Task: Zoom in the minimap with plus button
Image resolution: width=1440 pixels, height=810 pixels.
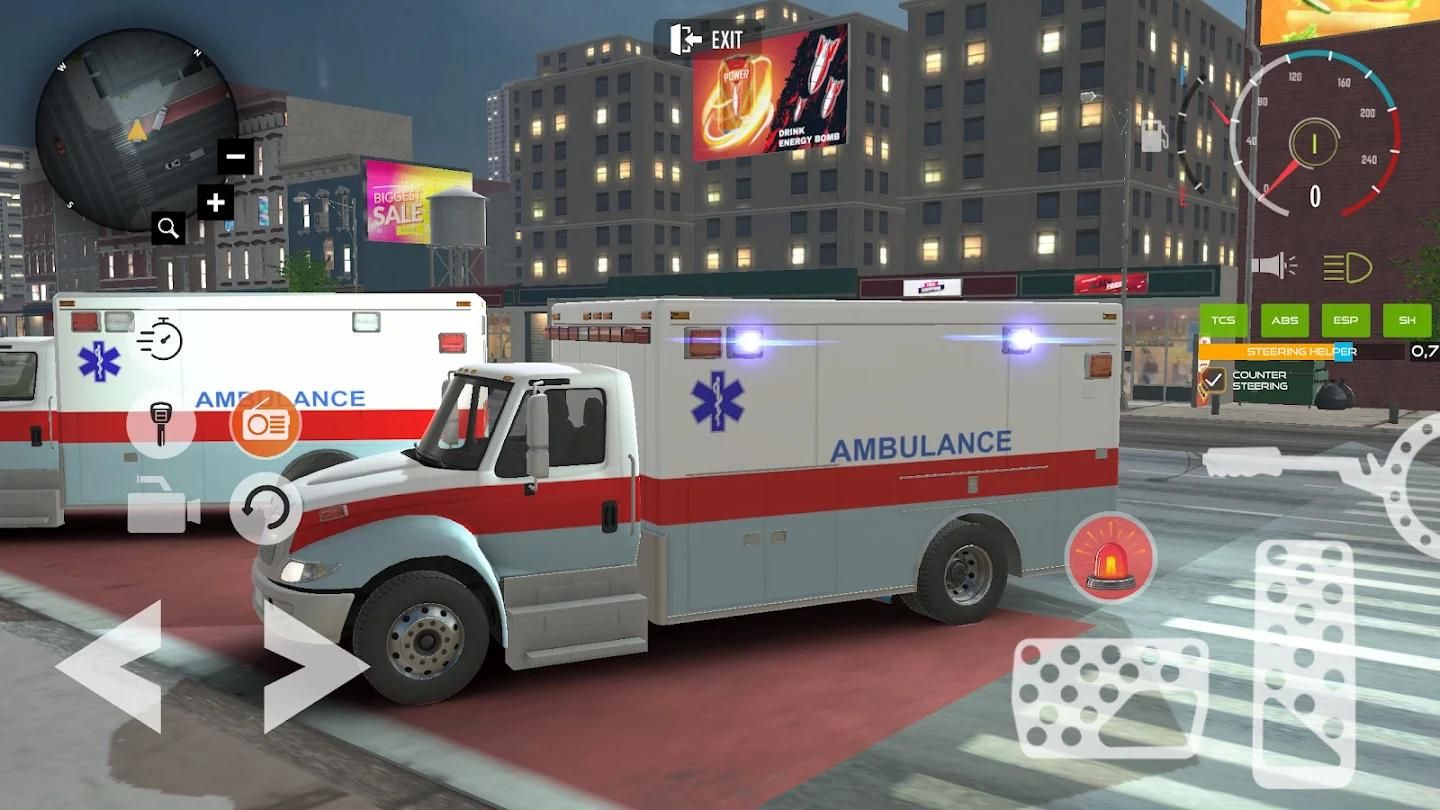Action: [215, 203]
